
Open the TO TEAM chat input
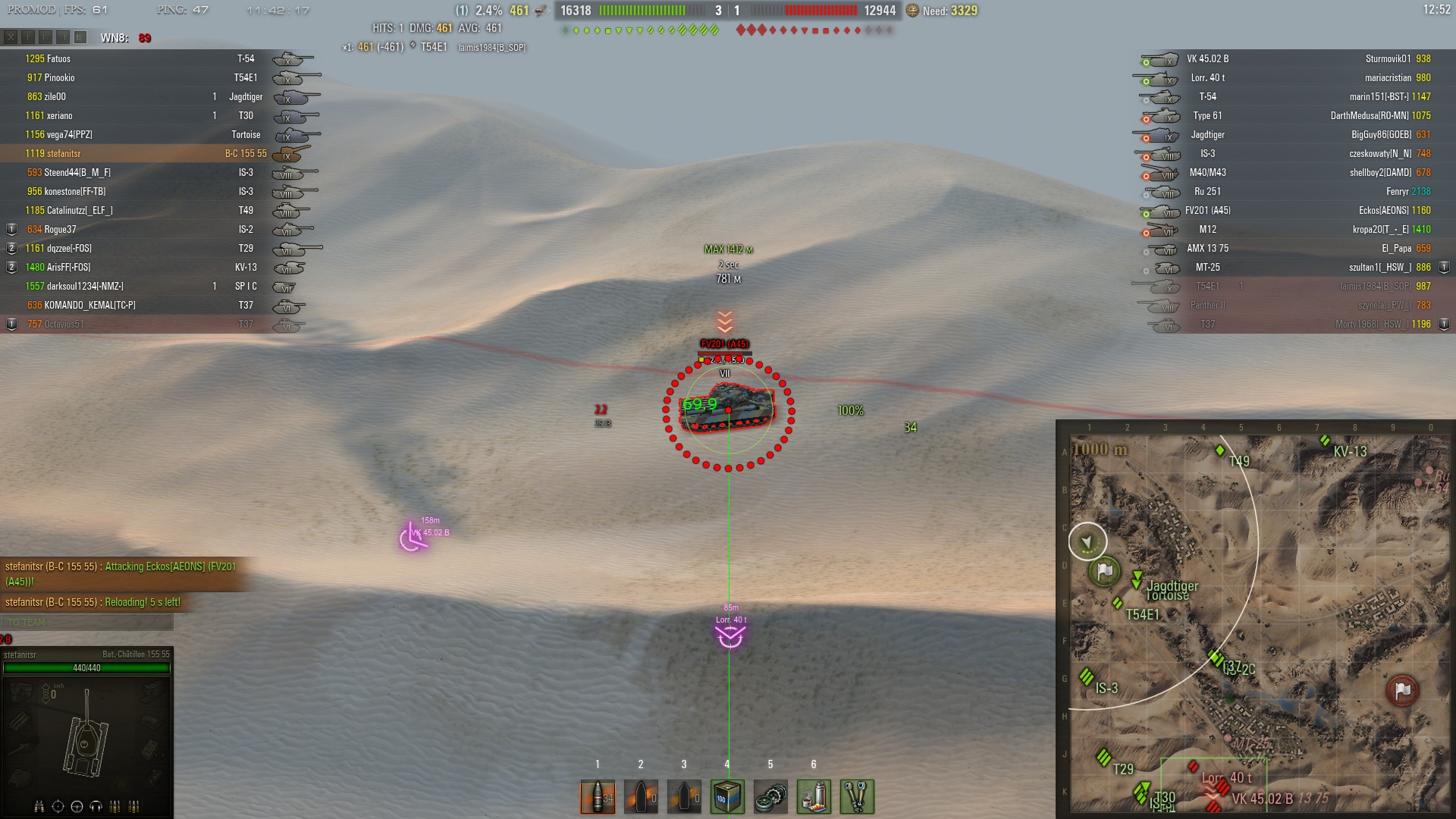[x=87, y=623]
